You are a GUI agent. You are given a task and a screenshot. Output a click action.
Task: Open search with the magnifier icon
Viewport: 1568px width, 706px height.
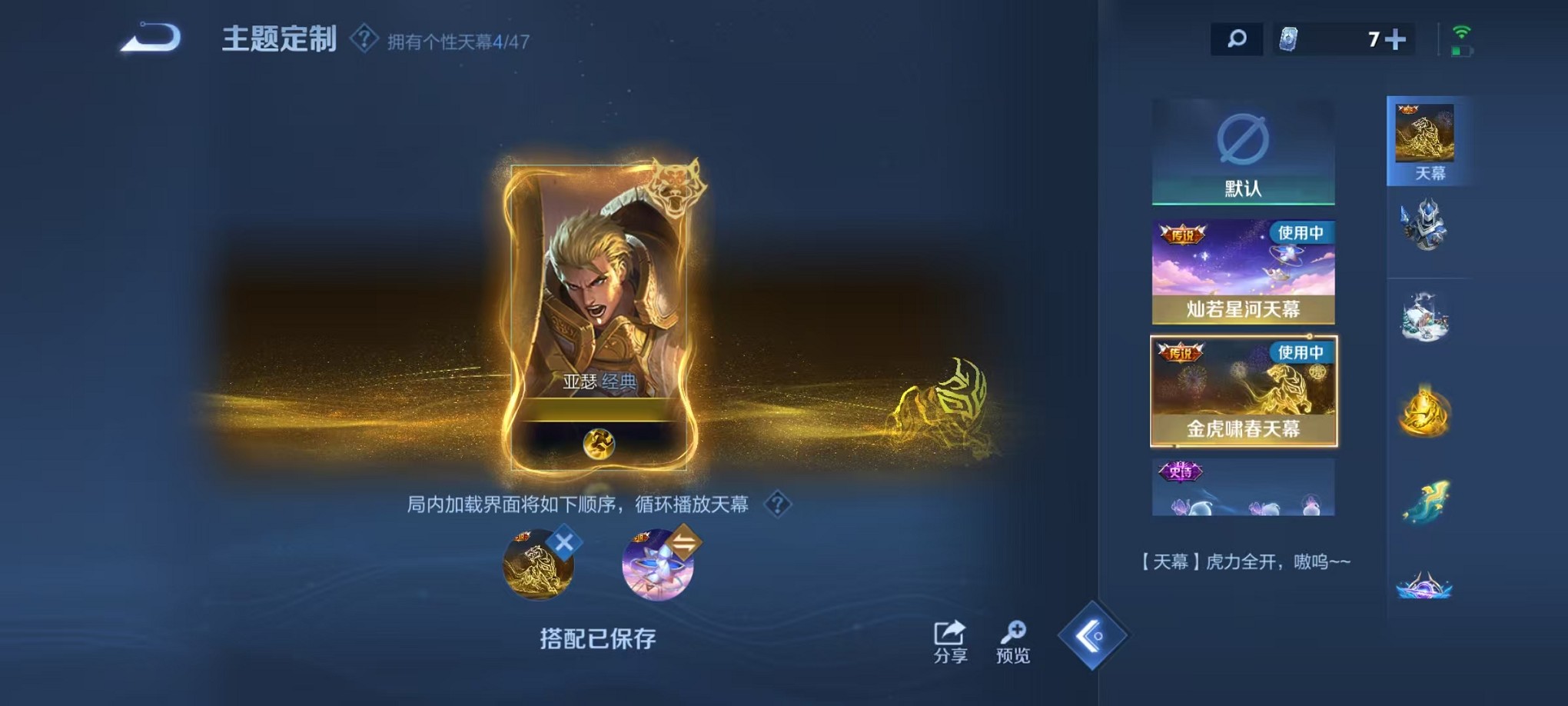(1237, 36)
